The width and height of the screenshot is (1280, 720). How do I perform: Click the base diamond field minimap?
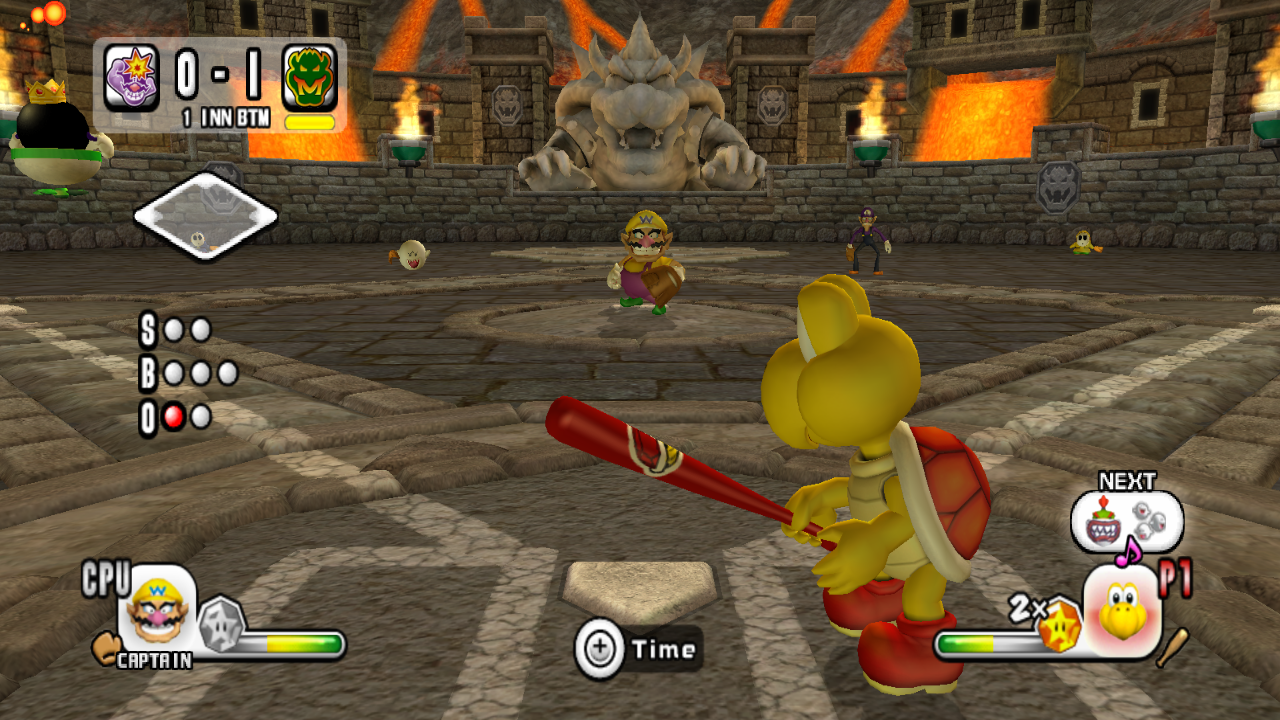(x=205, y=216)
